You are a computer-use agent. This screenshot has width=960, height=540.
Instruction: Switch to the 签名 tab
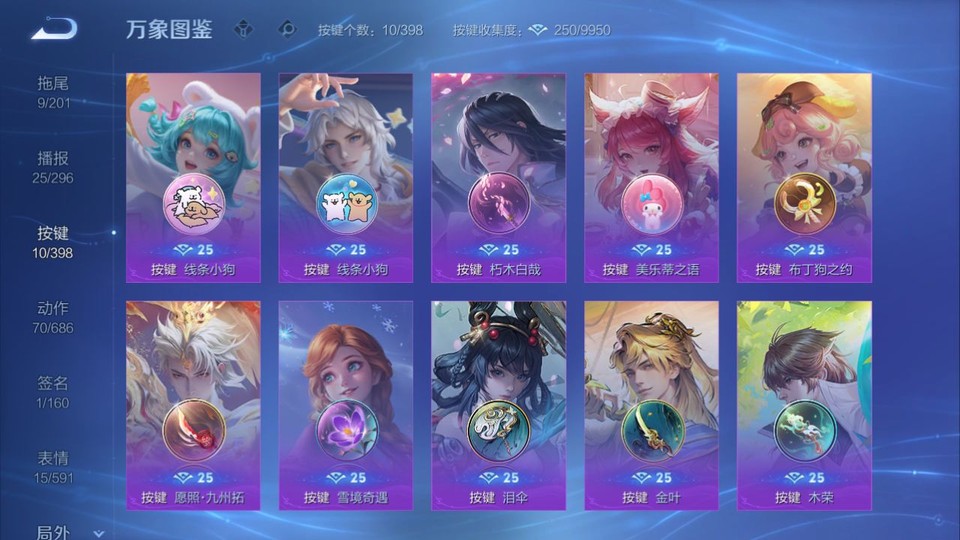pos(54,392)
